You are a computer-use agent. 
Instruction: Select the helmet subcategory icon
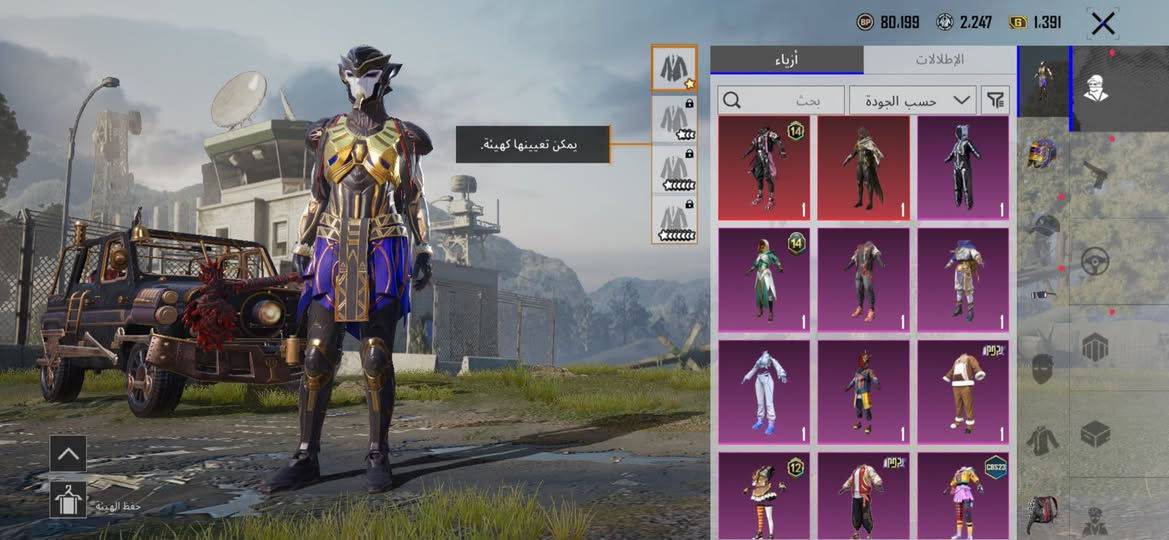(1042, 153)
